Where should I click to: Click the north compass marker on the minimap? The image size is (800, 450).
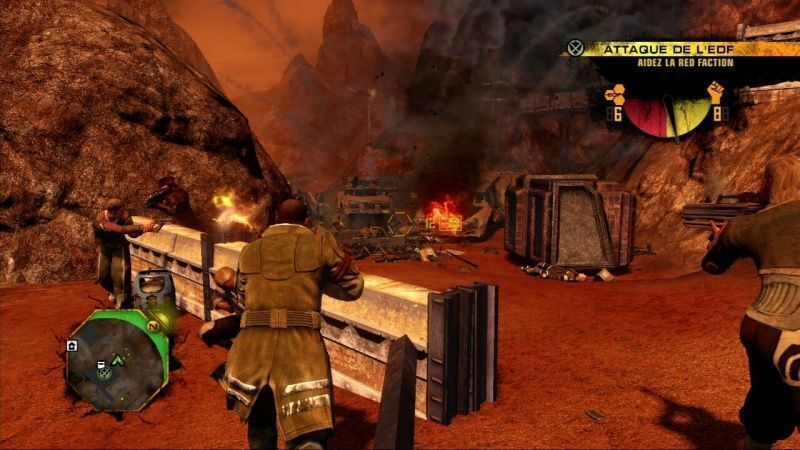(x=154, y=326)
